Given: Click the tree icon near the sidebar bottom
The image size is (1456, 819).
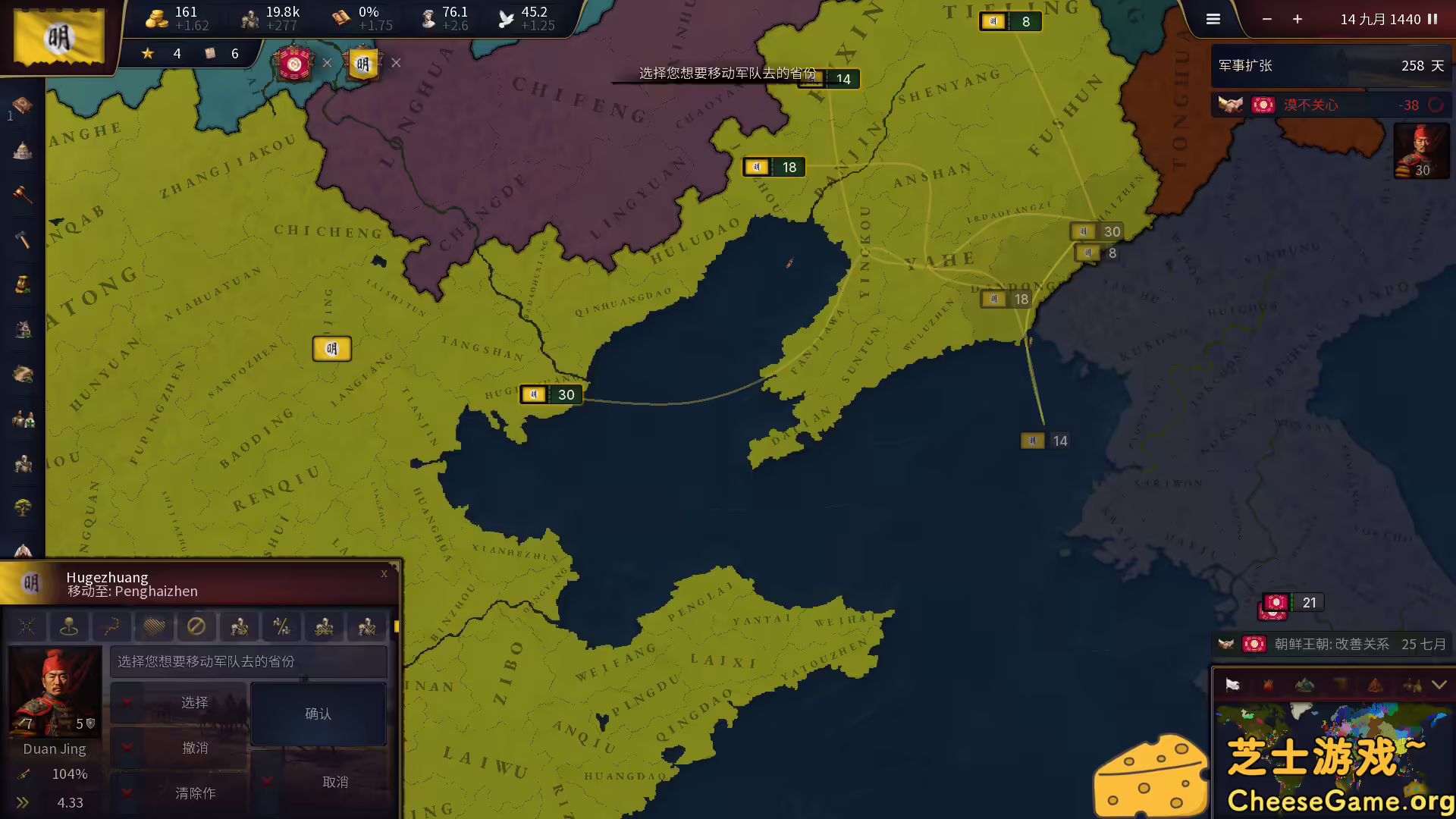Looking at the screenshot, I should coord(22,508).
